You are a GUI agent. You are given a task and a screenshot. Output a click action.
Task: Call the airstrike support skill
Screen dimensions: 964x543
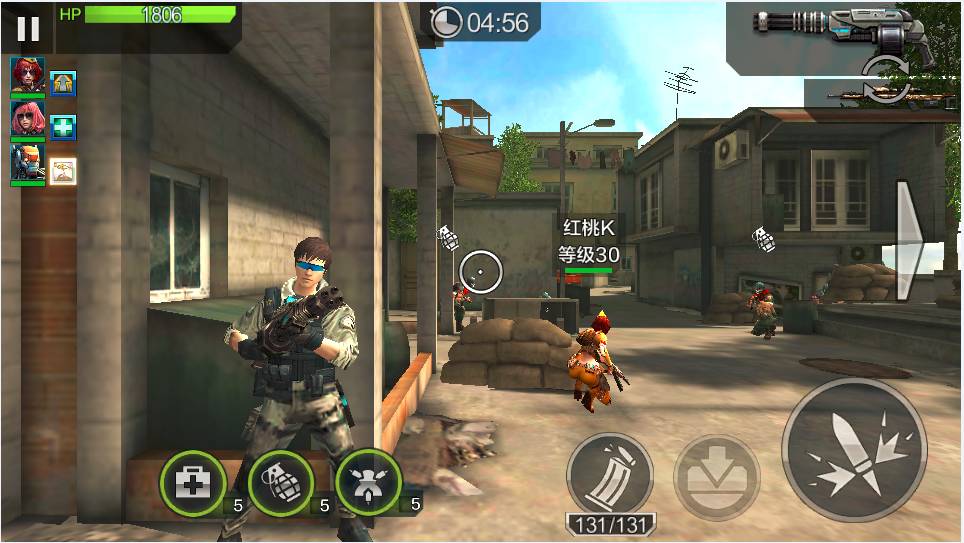coord(368,483)
